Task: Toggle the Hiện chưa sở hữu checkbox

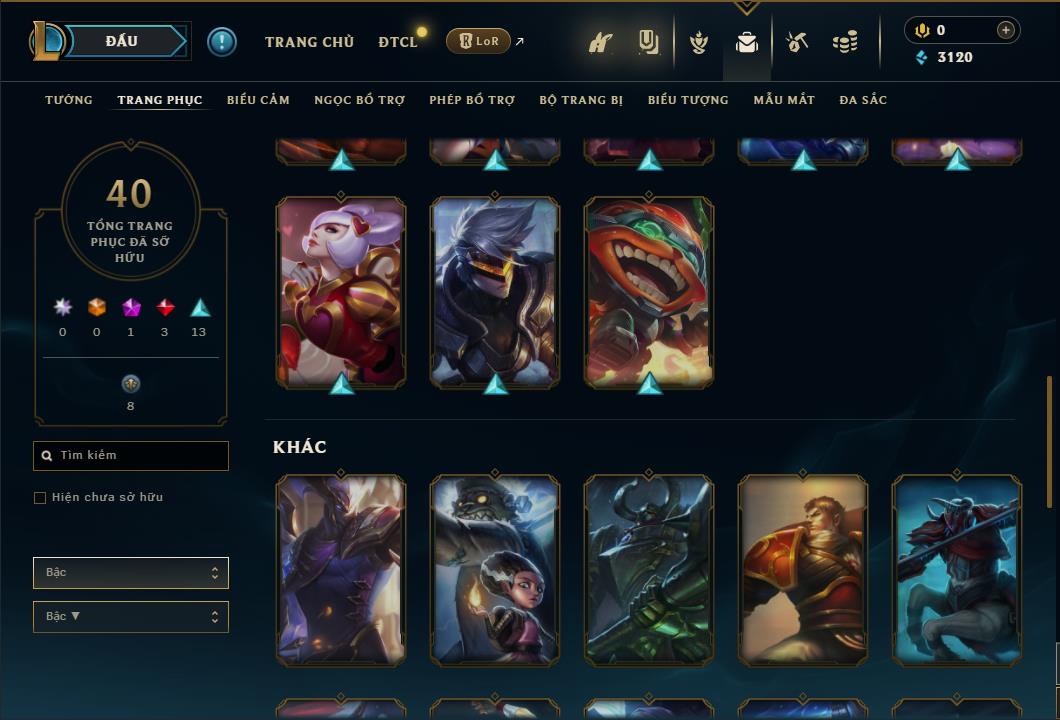Action: (x=40, y=498)
